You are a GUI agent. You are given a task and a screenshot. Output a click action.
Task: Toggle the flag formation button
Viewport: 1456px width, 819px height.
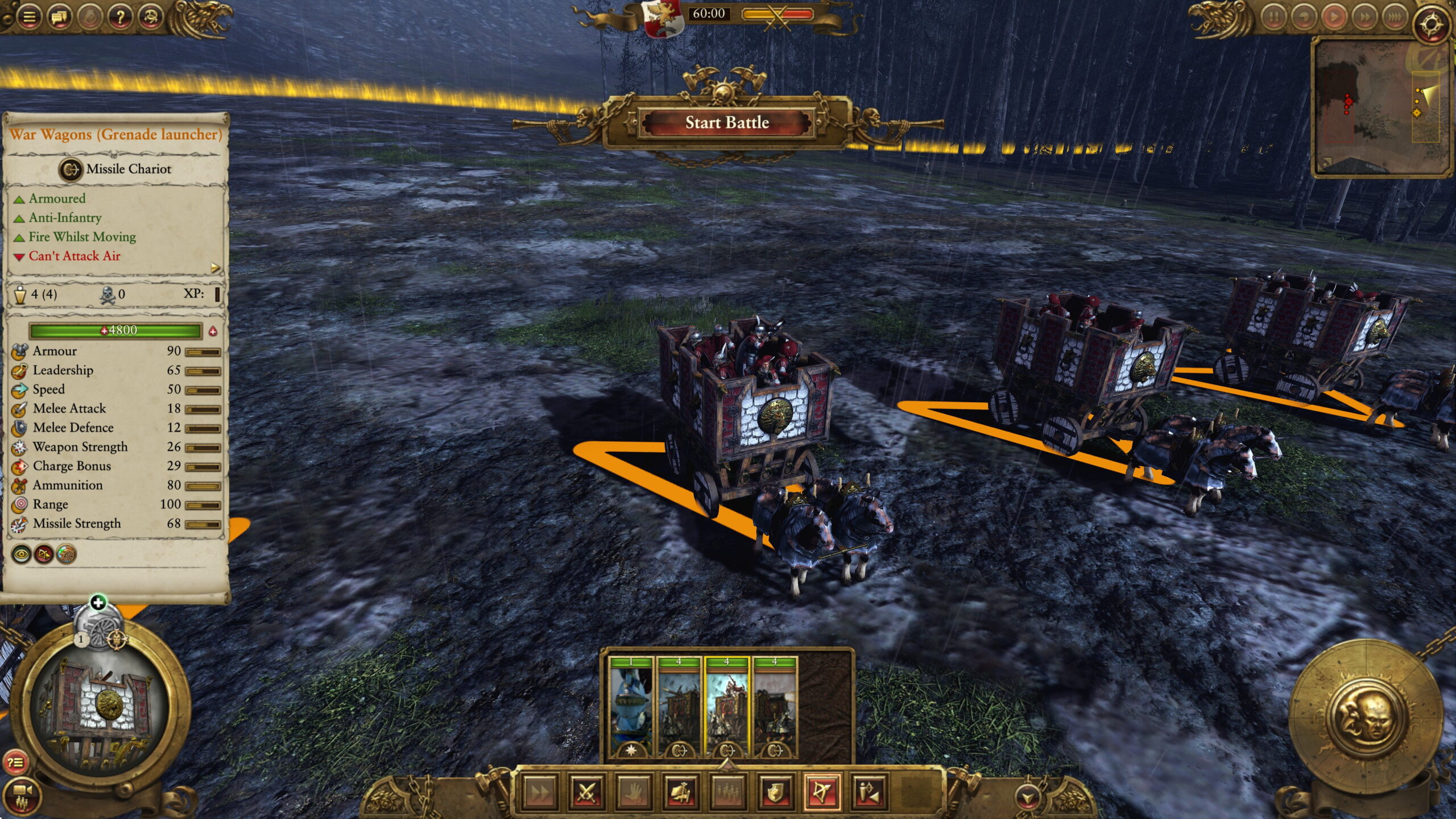coord(681,791)
